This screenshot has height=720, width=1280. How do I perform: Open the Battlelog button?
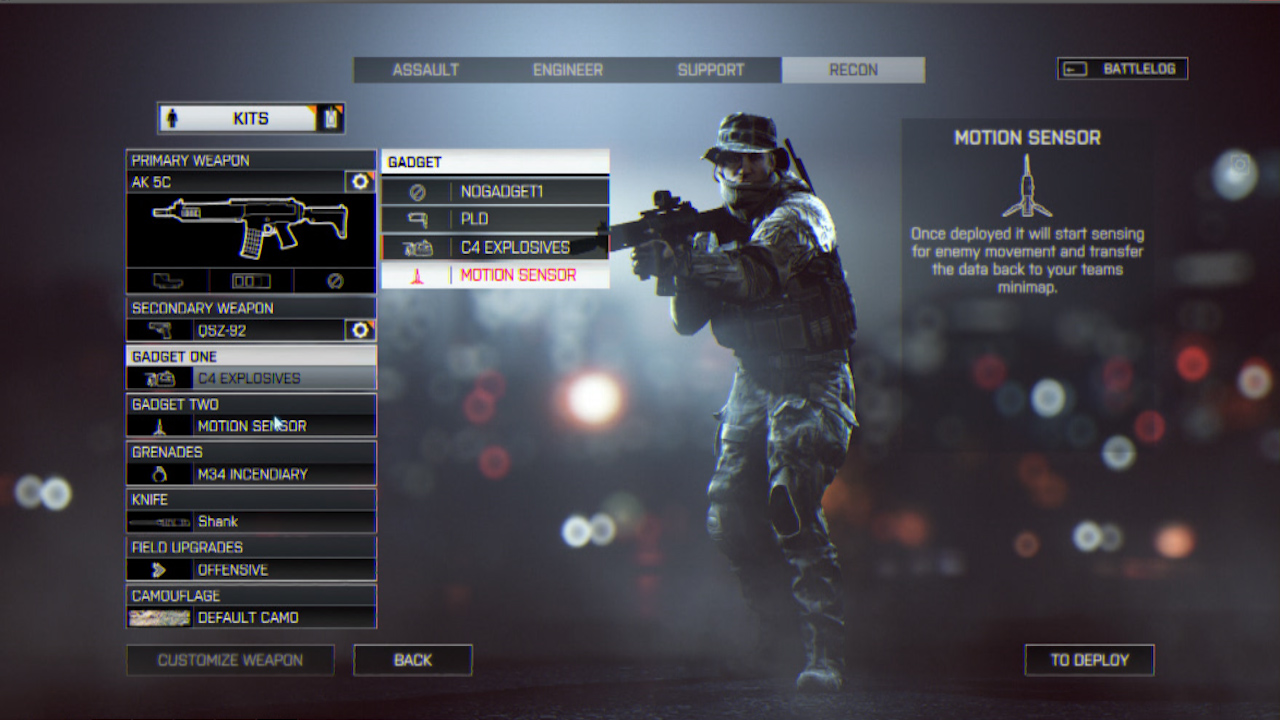click(x=1122, y=69)
